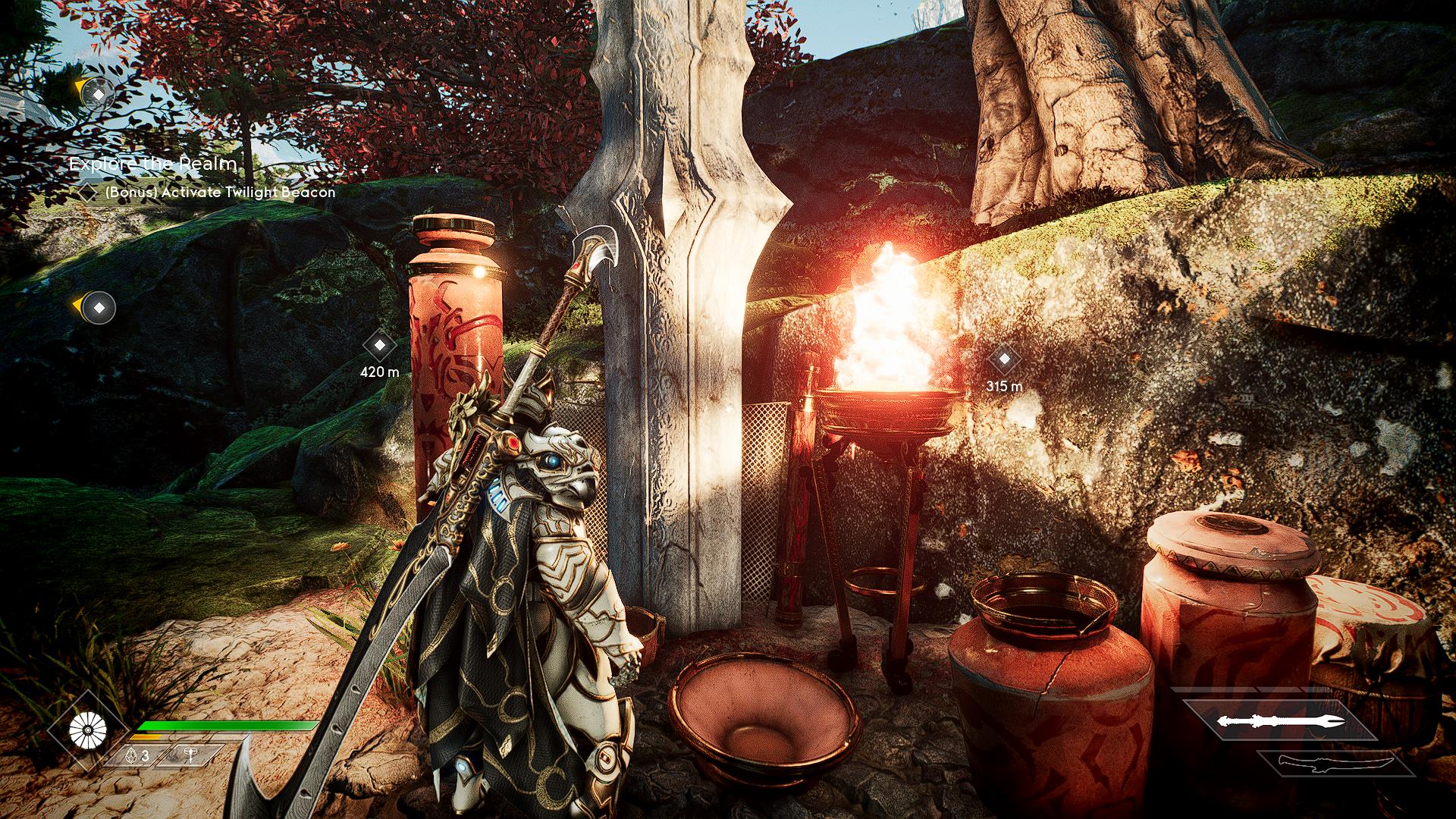Activate the white wheel ability icon

[87, 730]
